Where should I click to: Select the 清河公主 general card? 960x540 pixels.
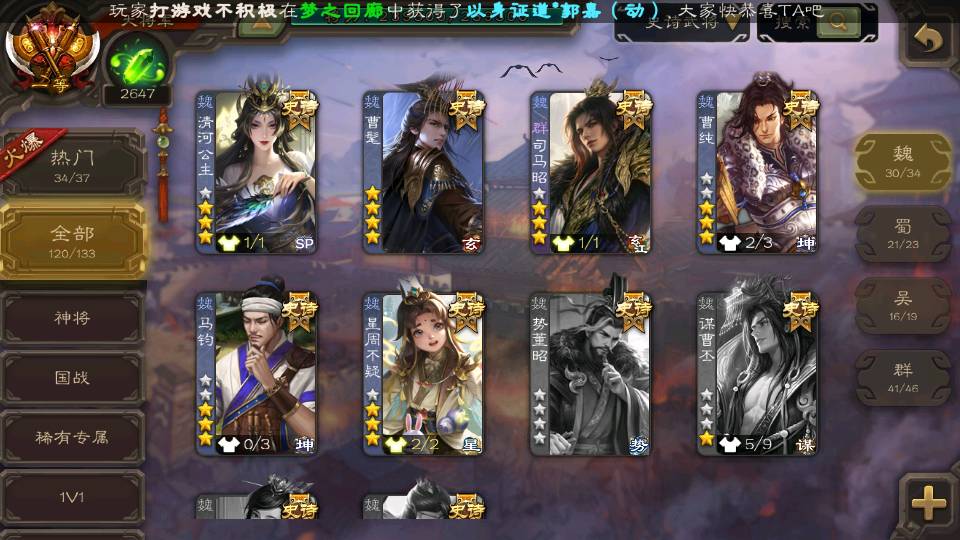pos(255,172)
